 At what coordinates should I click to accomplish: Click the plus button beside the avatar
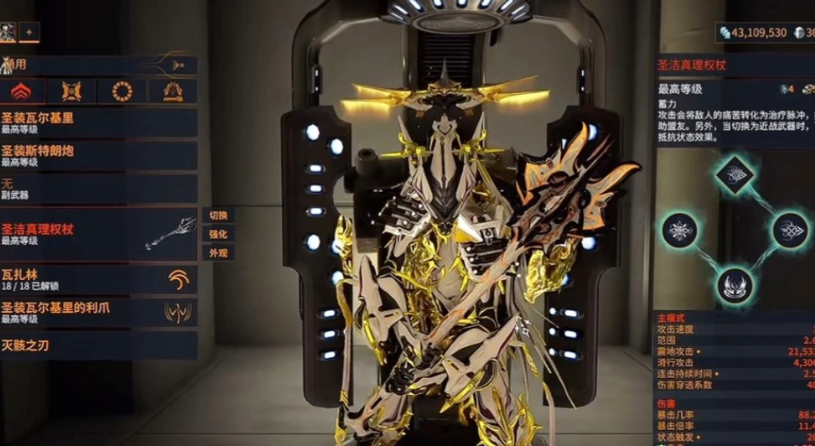click(x=29, y=33)
